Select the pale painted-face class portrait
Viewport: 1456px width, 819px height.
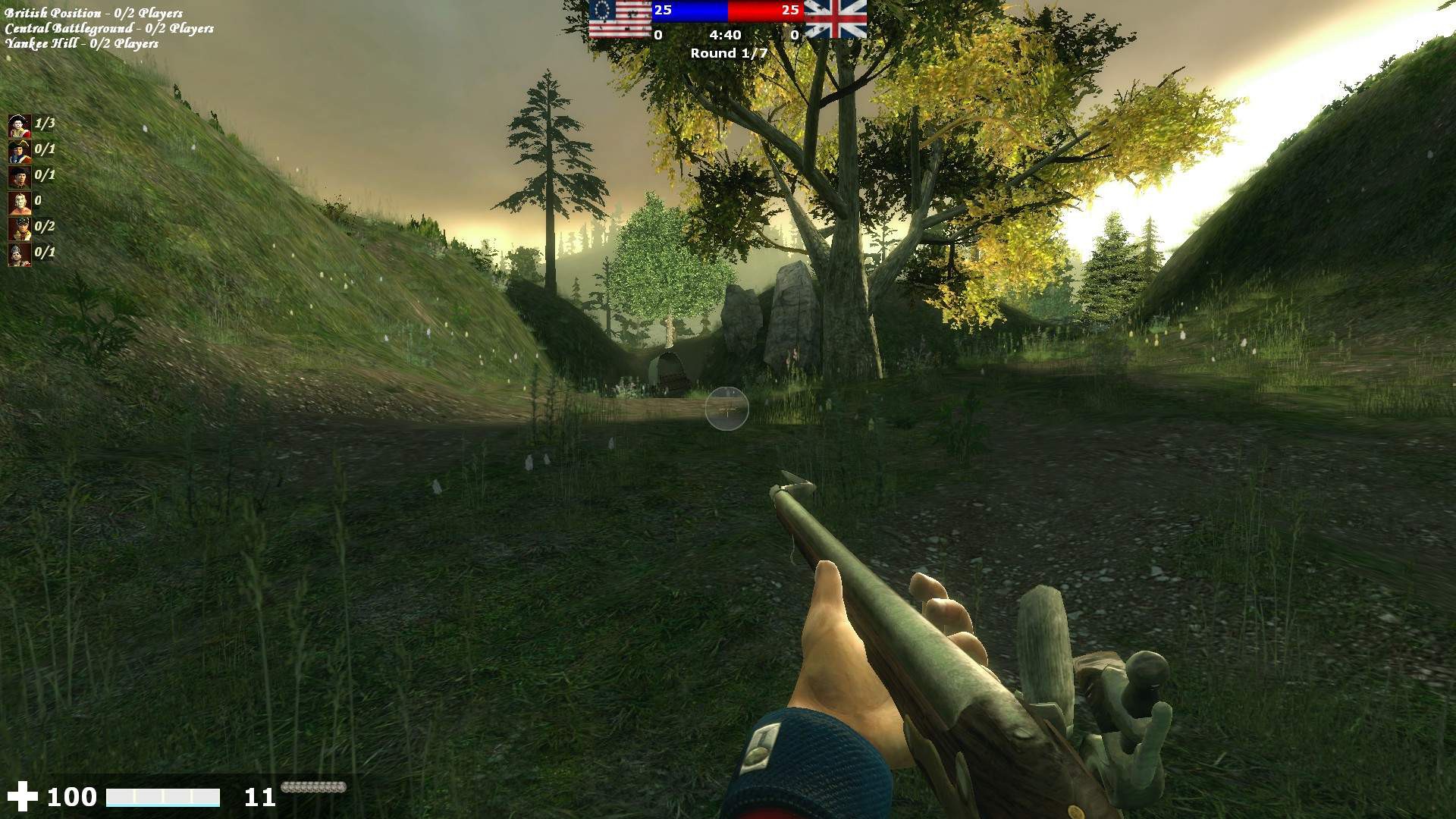click(x=20, y=202)
